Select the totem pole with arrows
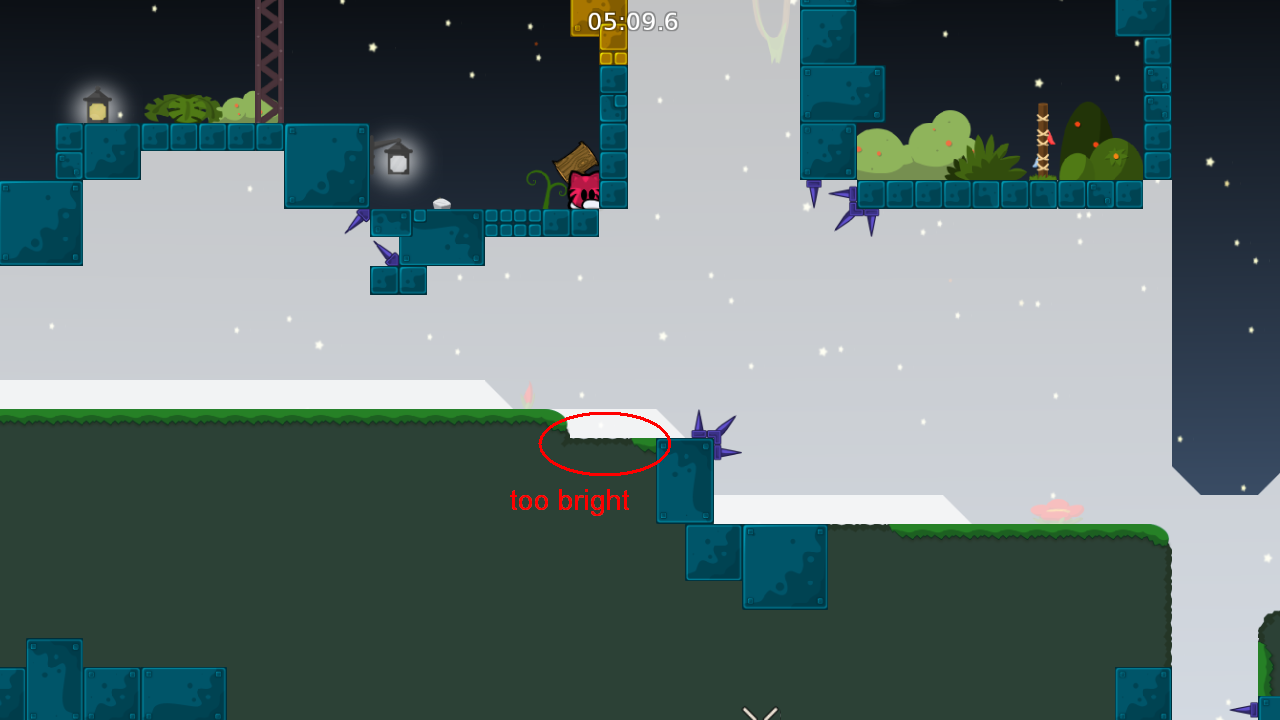This screenshot has width=1280, height=720. 1042,135
